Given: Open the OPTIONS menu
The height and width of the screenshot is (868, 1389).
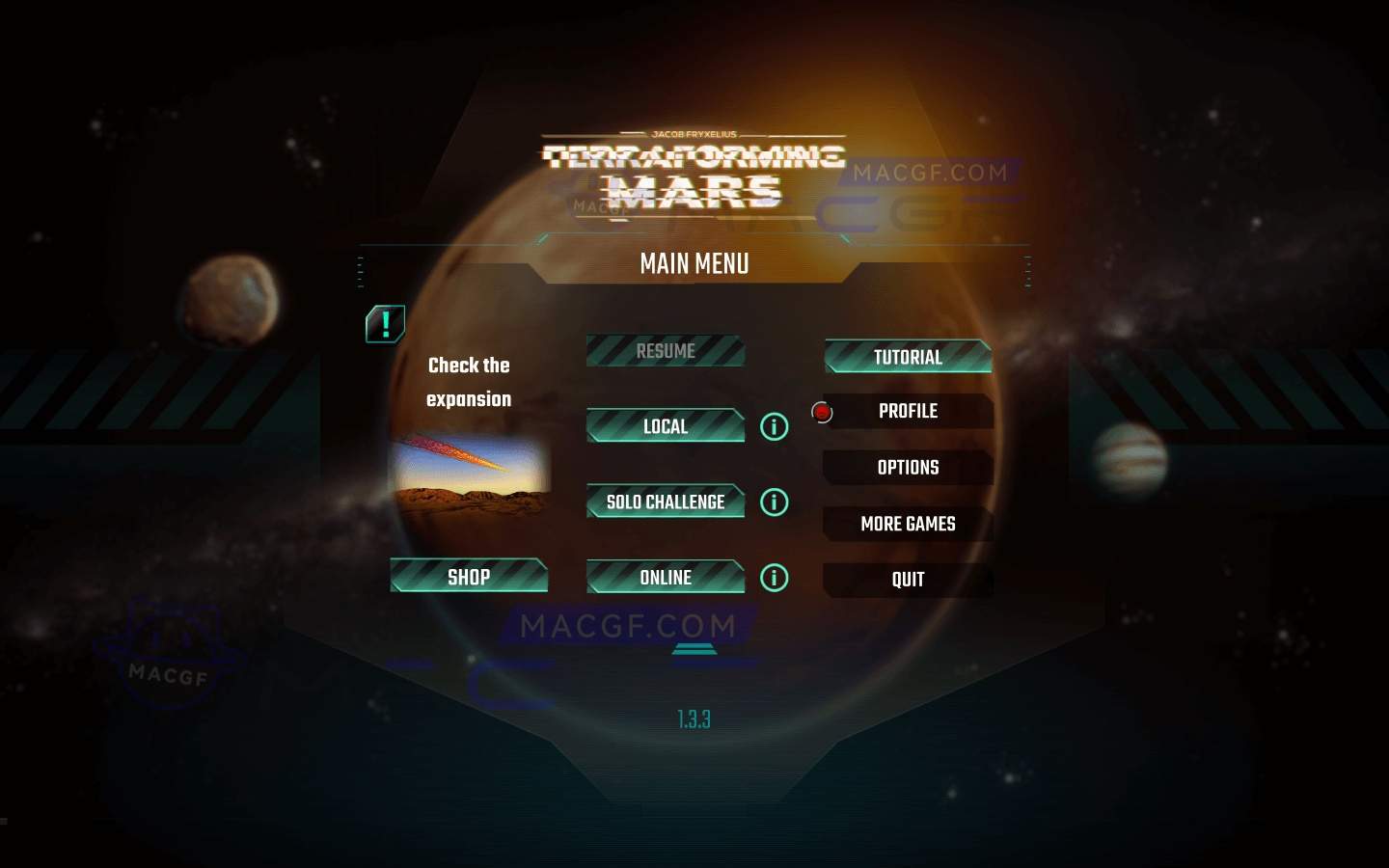Looking at the screenshot, I should click(908, 467).
